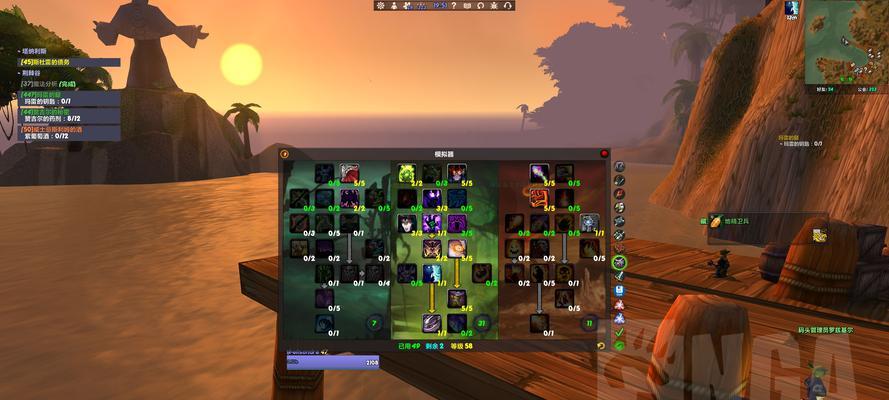Click the headset support icon in top bar

508,6
